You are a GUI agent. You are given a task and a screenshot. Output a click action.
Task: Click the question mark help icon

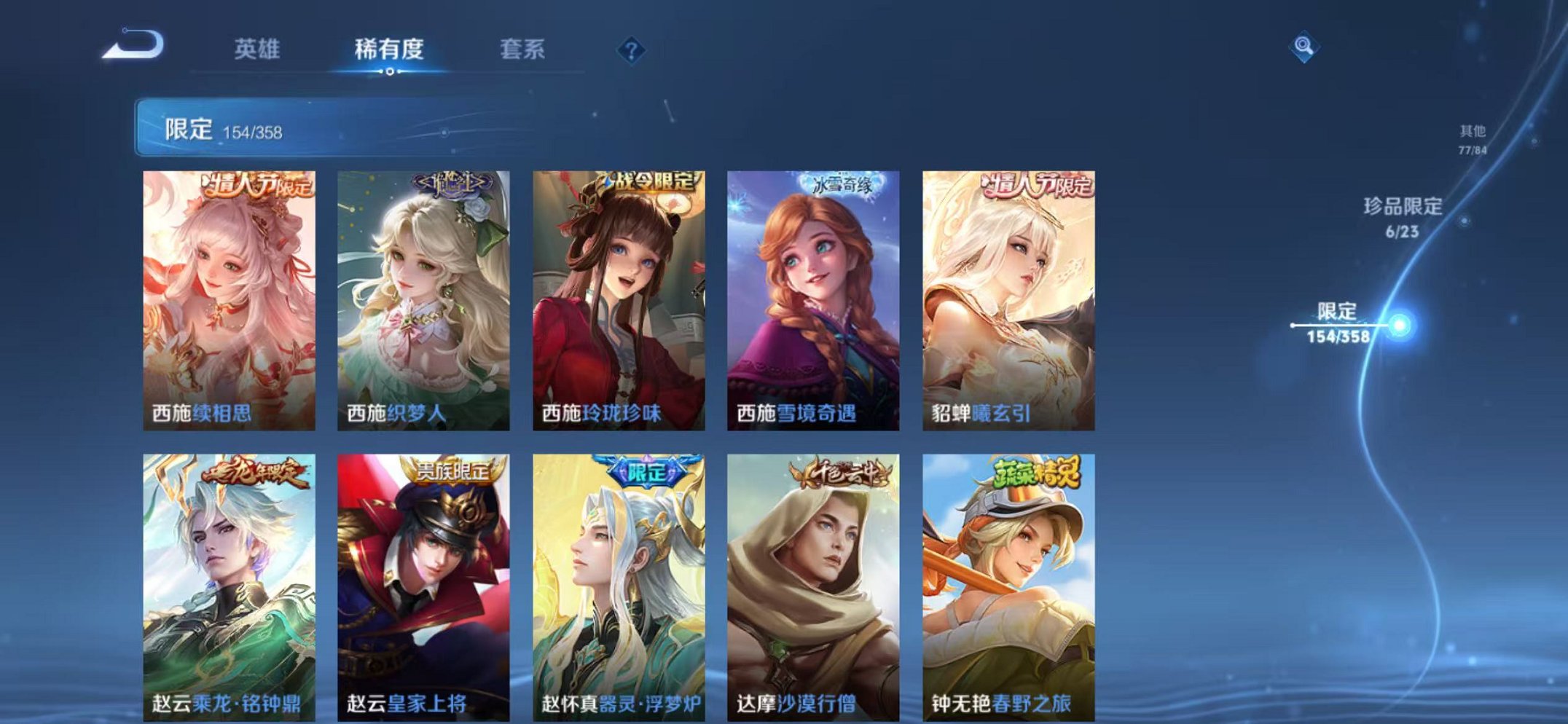(631, 49)
